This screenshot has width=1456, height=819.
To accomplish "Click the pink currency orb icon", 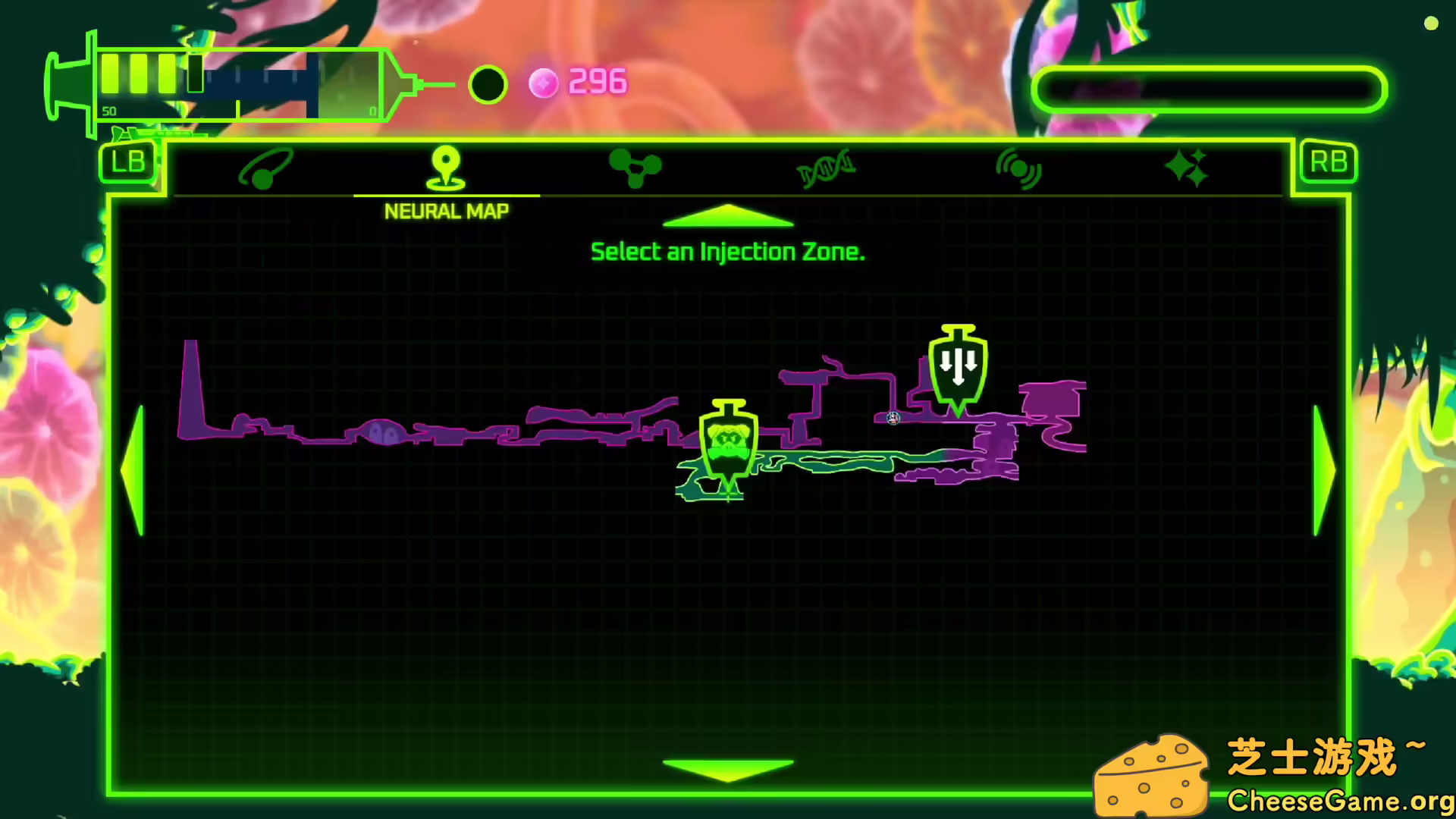I will coord(543,83).
